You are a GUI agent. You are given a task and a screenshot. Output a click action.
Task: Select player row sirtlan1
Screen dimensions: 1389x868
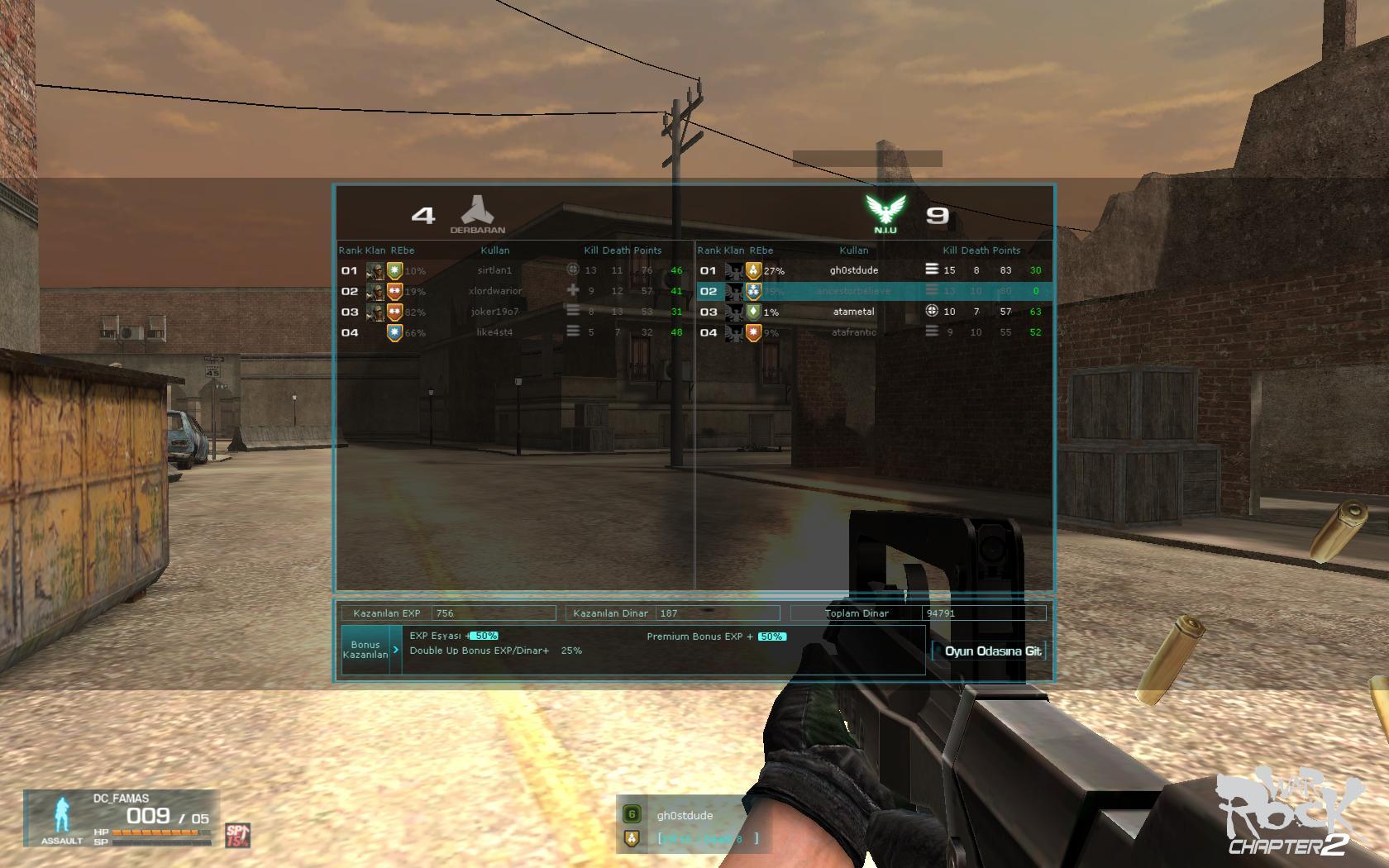point(494,270)
